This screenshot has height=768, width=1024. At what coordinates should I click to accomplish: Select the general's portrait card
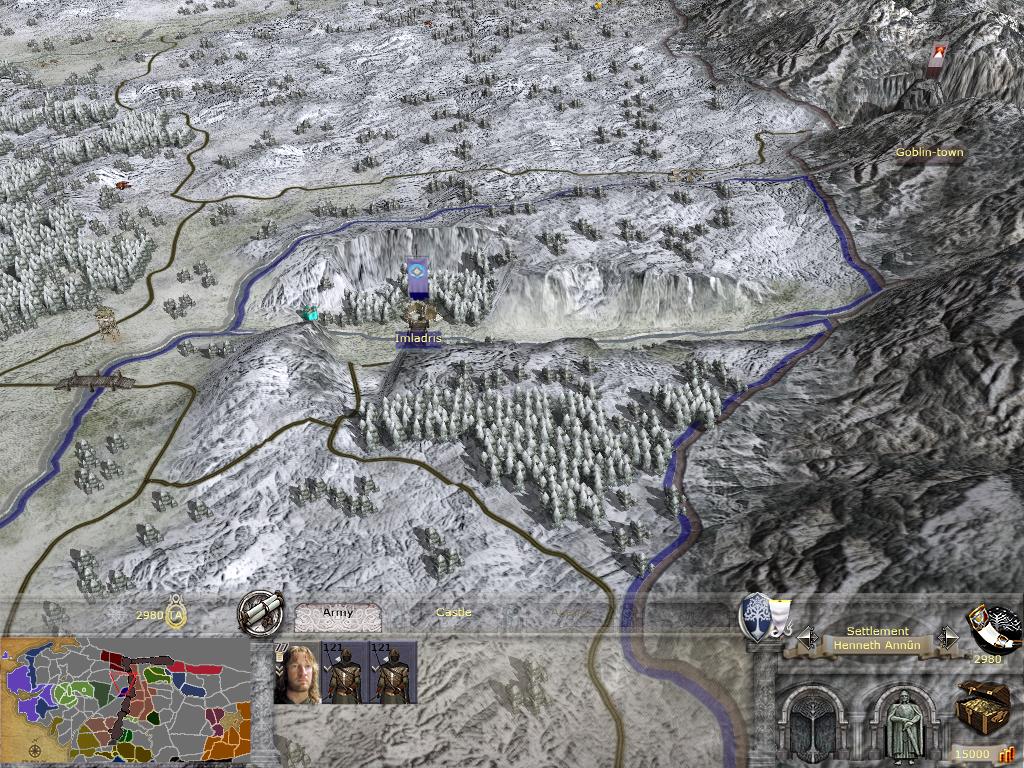(x=296, y=672)
